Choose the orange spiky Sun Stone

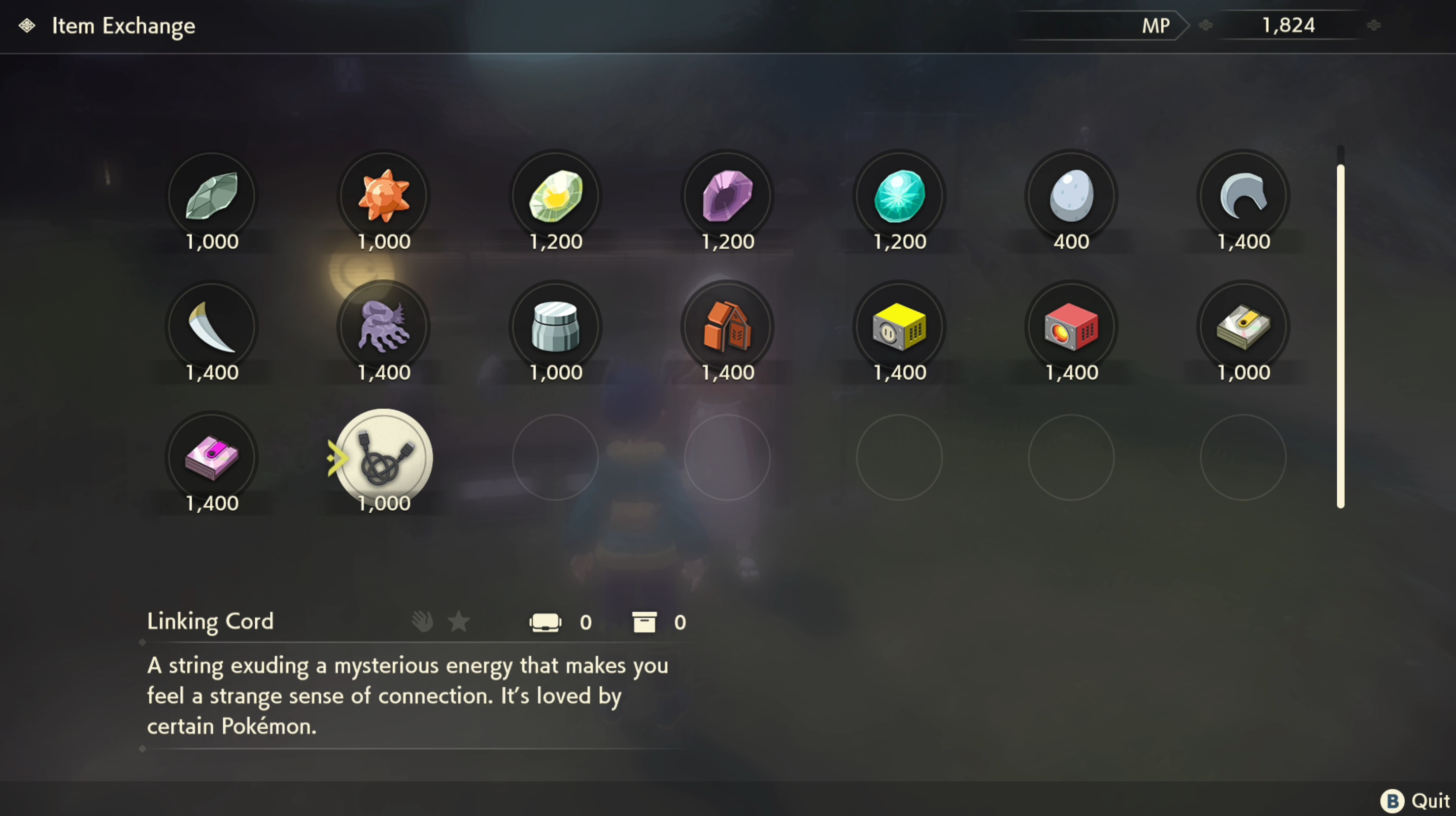tap(384, 196)
